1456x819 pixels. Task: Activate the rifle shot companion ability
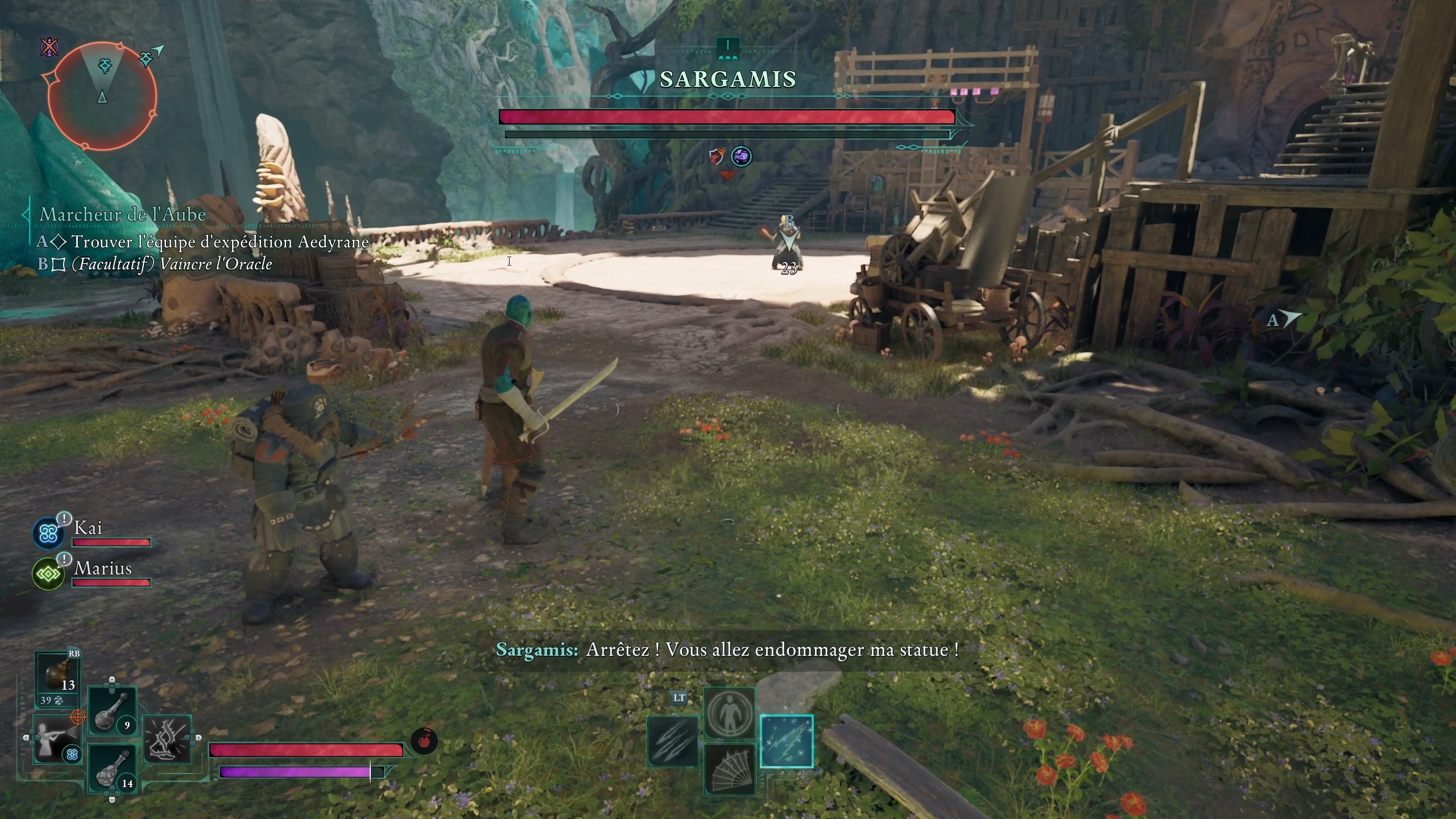[x=56, y=739]
